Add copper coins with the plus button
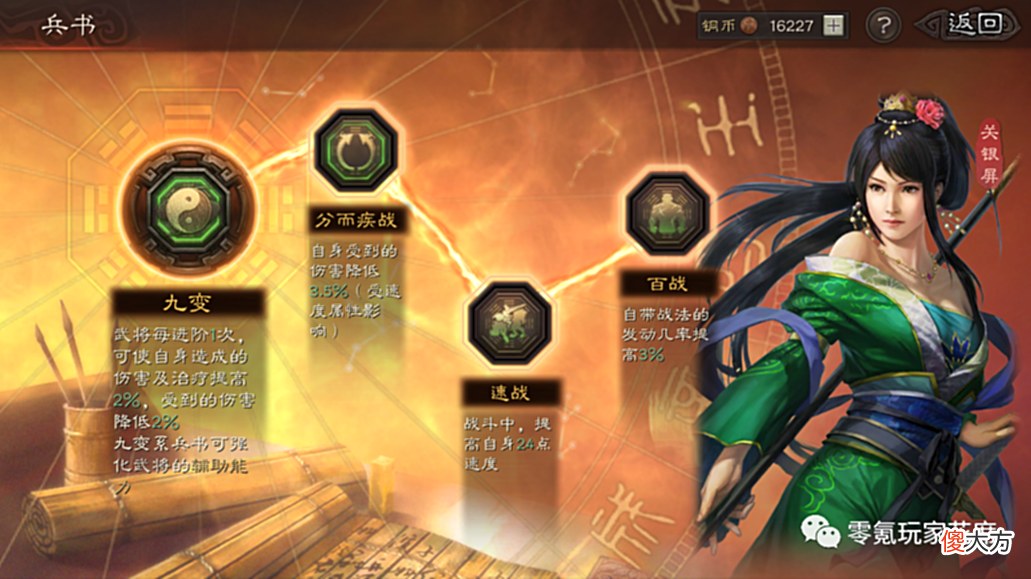This screenshot has height=579, width=1031. click(x=833, y=27)
